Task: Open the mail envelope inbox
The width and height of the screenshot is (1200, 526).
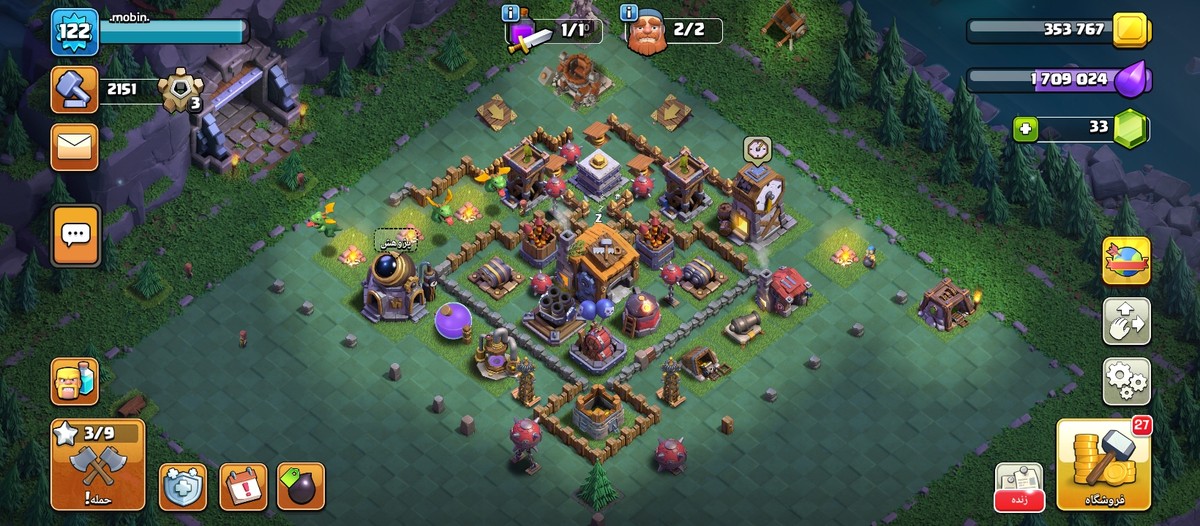Action: 75,147
